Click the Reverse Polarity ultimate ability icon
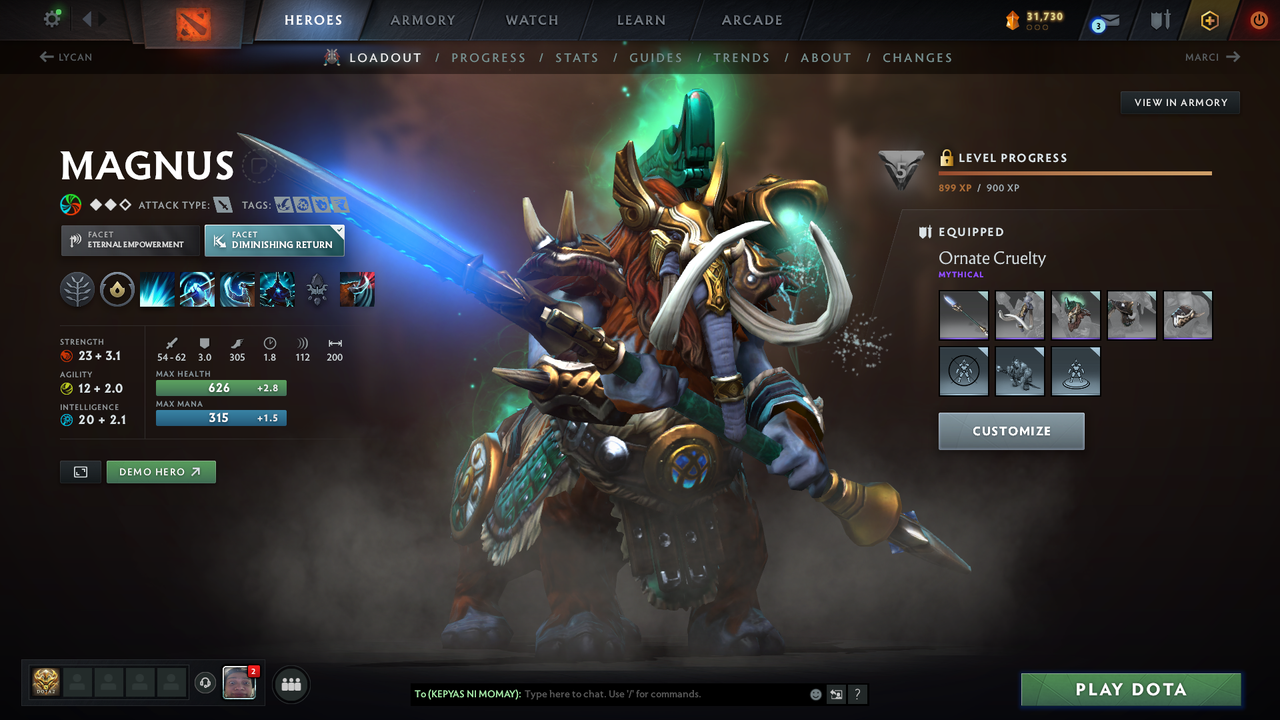Viewport: 1280px width, 720px height. pyautogui.click(x=276, y=290)
